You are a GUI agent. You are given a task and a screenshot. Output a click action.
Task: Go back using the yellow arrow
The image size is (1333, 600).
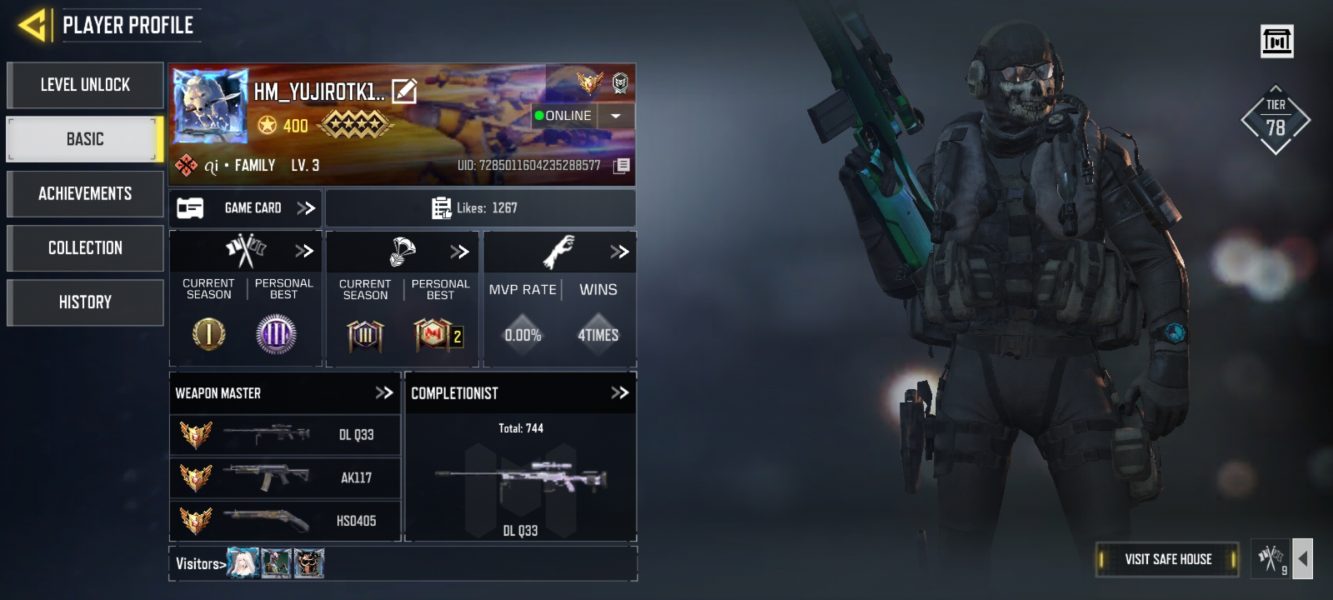pyautogui.click(x=33, y=25)
